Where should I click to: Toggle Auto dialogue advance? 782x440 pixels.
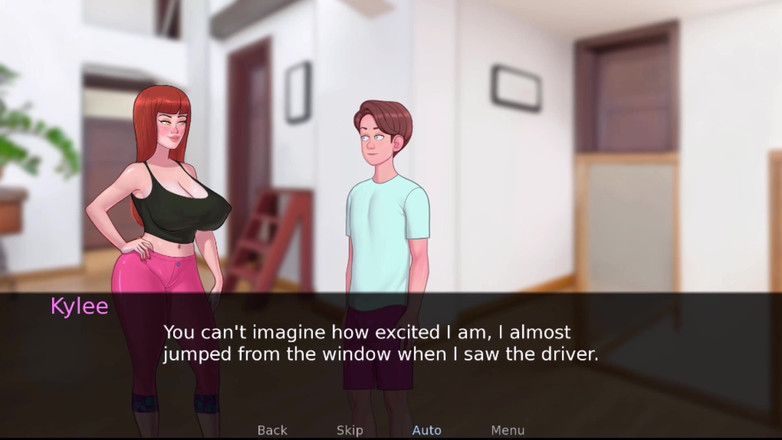click(427, 430)
